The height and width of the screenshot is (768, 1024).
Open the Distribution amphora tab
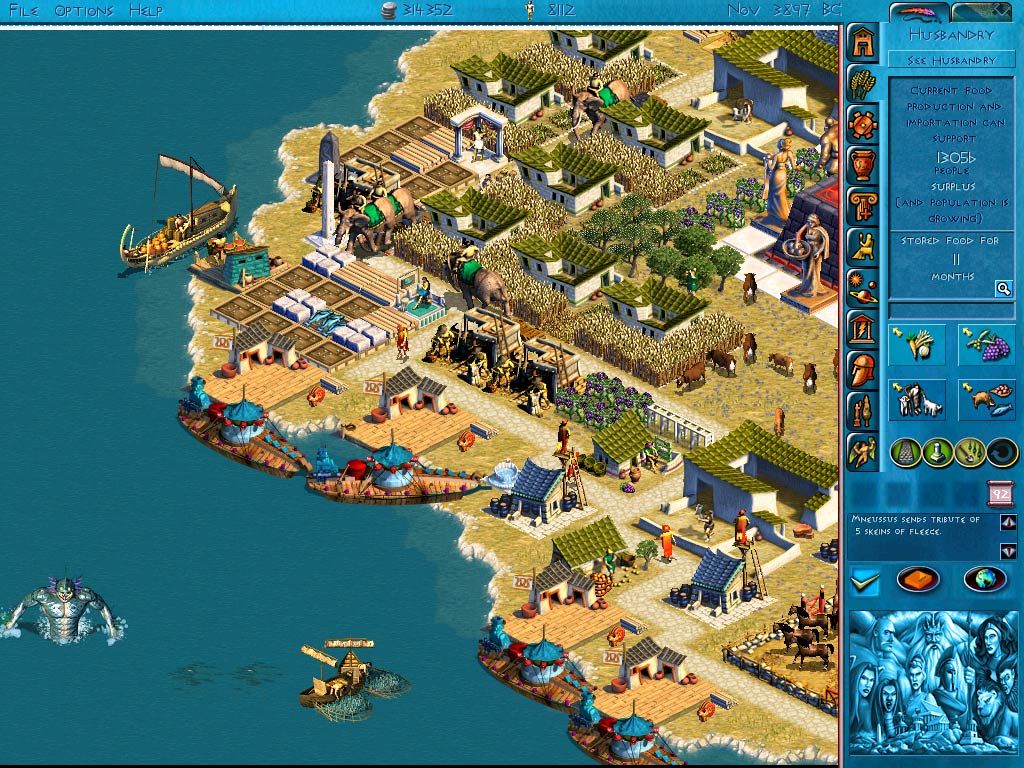click(x=863, y=165)
